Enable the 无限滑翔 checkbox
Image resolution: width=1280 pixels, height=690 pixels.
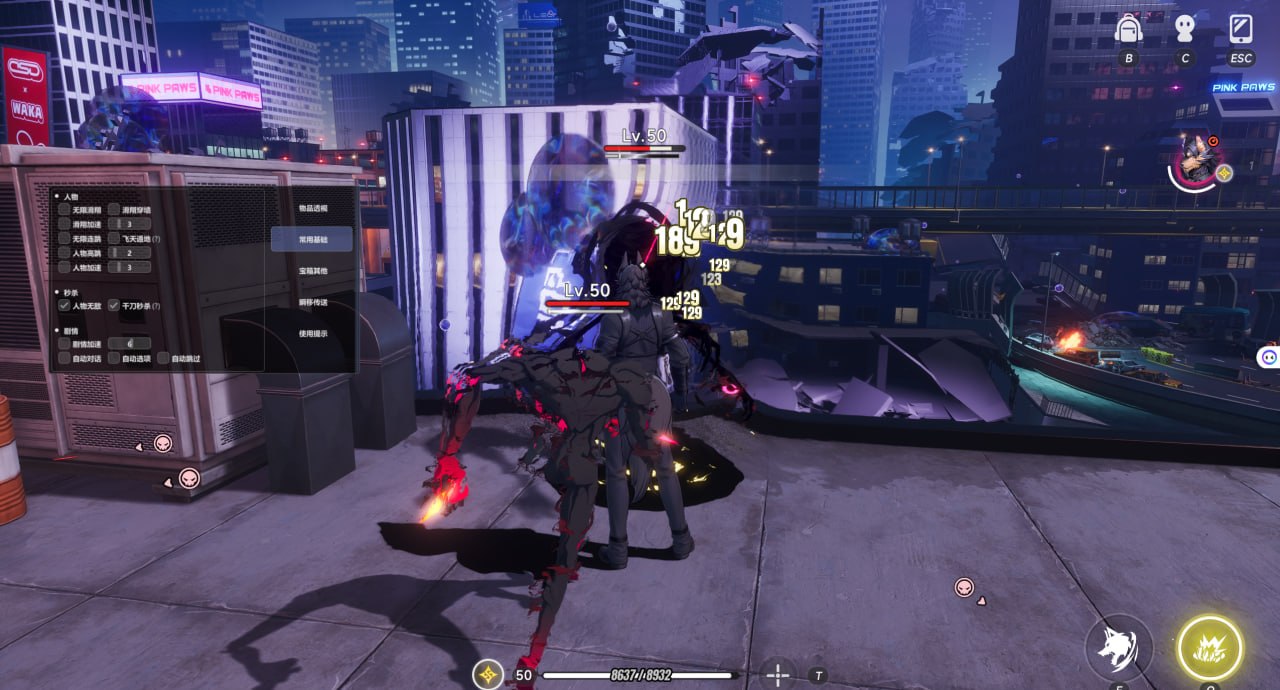(64, 210)
